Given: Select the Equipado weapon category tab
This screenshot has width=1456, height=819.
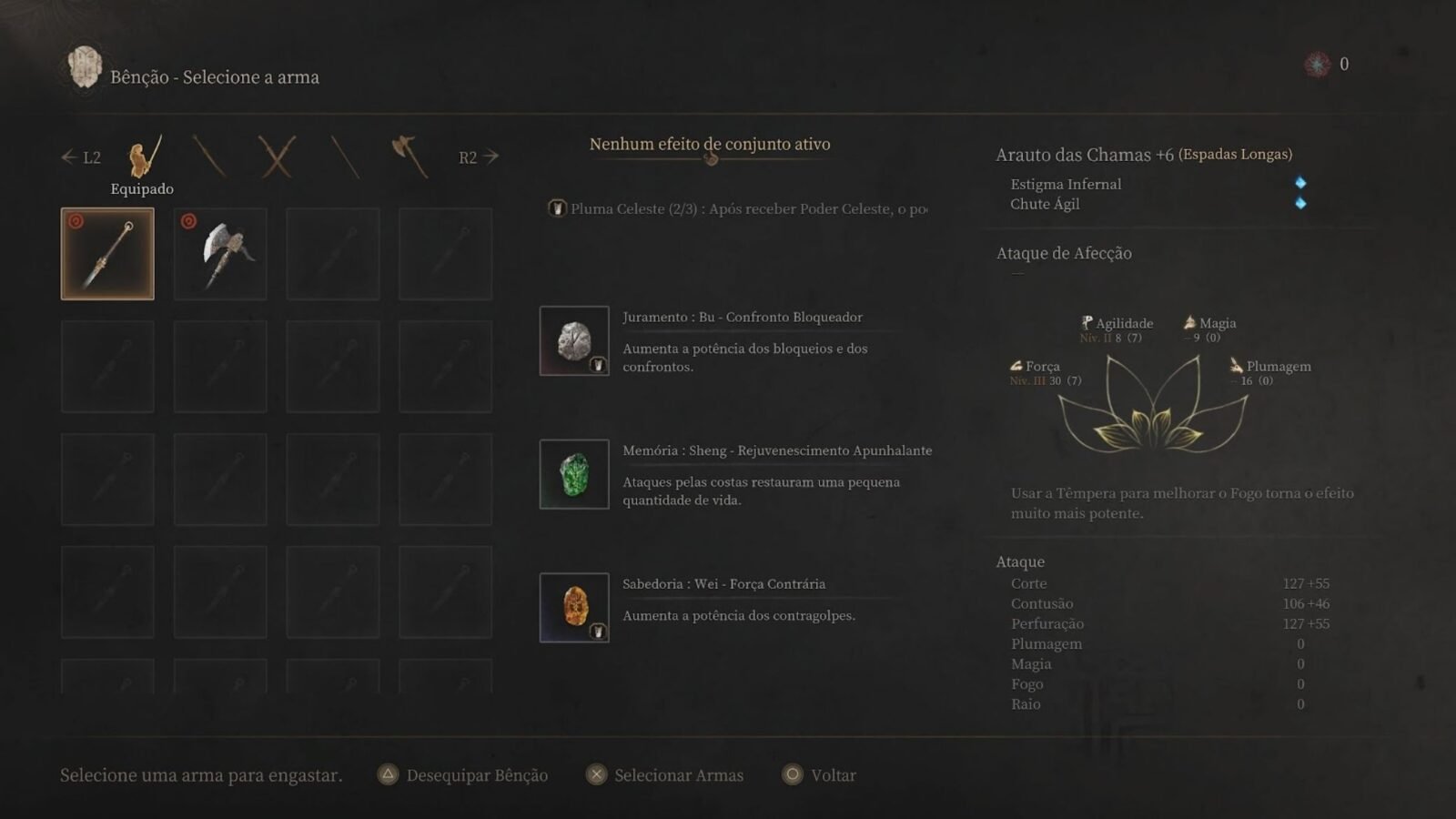Looking at the screenshot, I should click(x=144, y=157).
